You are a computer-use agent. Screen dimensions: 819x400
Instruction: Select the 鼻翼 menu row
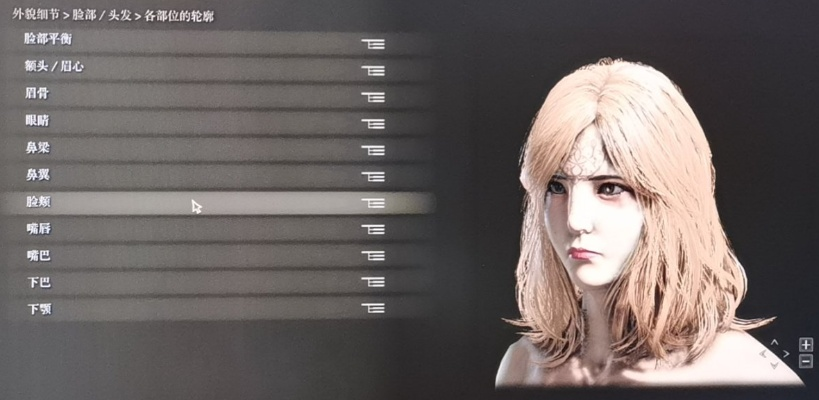(x=200, y=176)
